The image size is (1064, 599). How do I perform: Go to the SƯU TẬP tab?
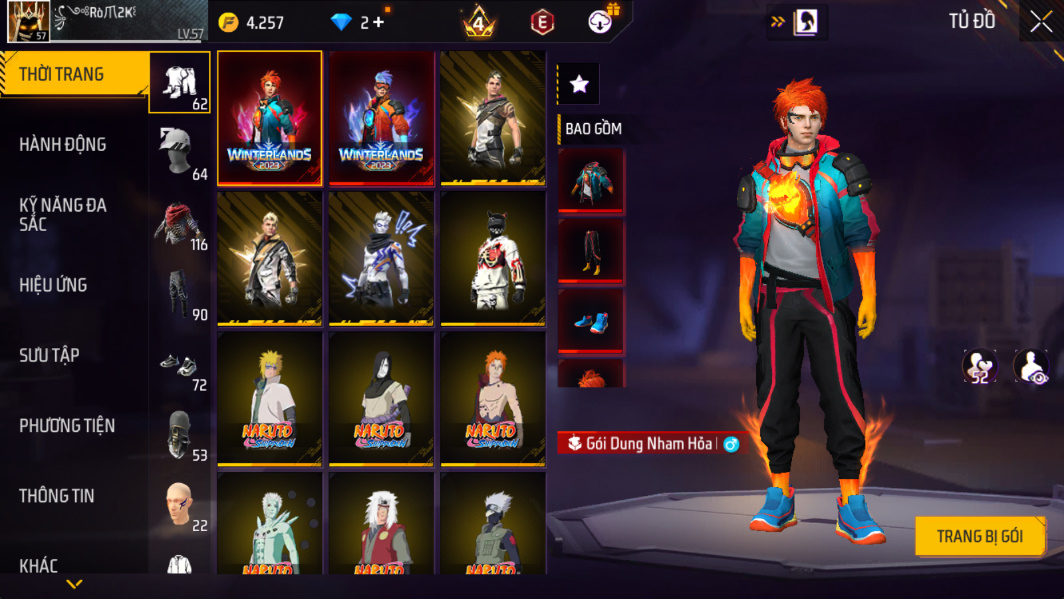(x=49, y=356)
